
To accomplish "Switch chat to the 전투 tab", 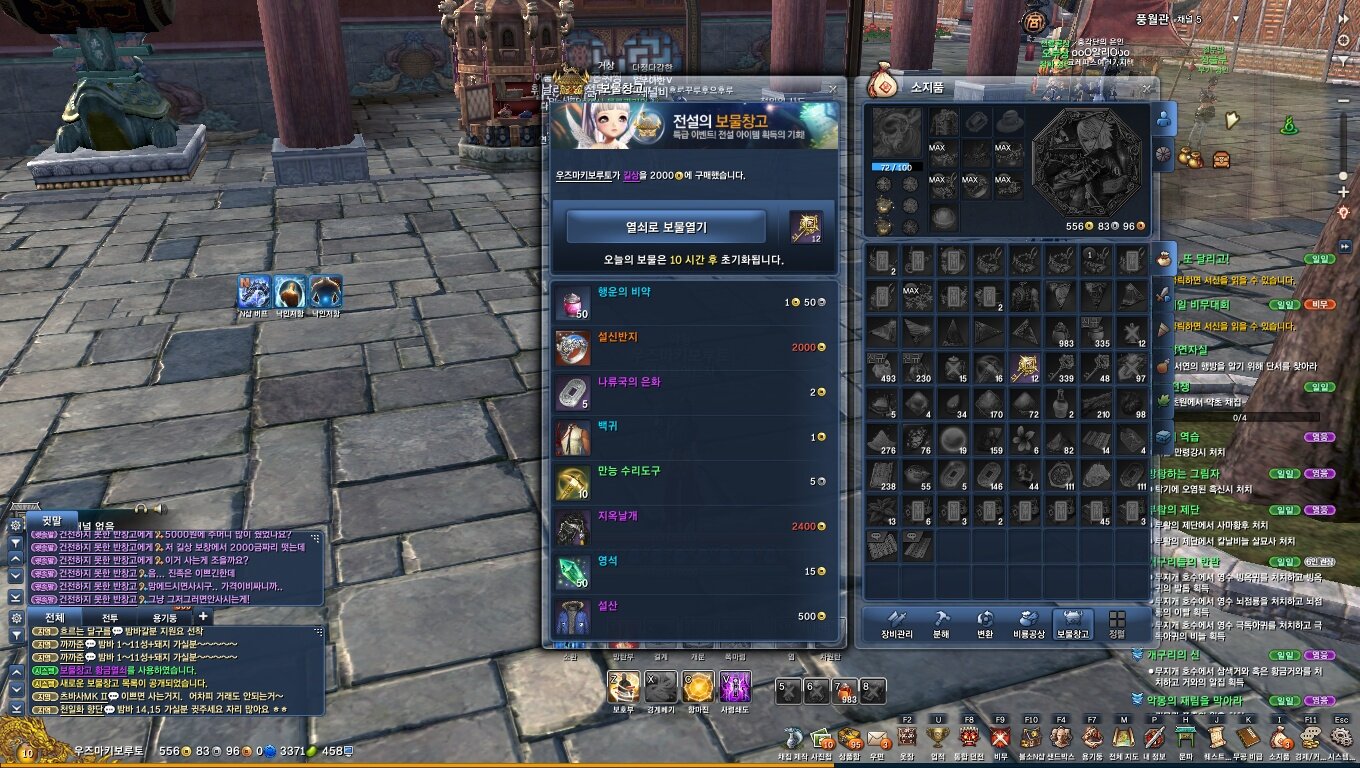I will [x=110, y=618].
